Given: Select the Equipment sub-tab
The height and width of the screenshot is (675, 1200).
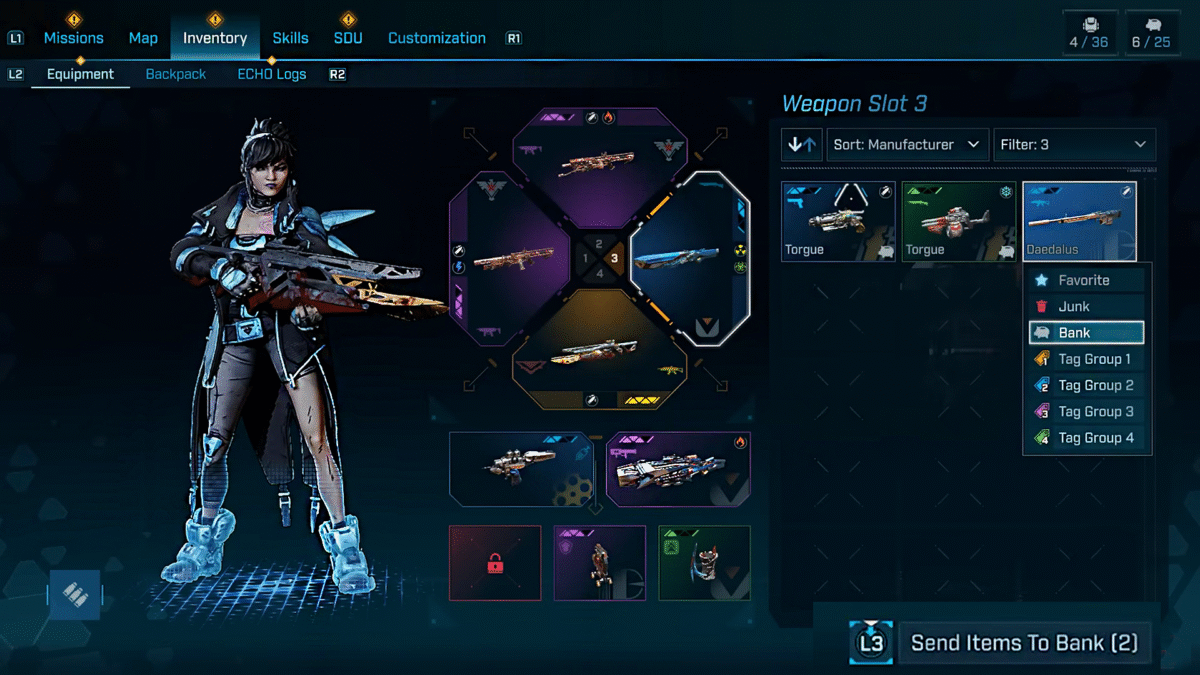Looking at the screenshot, I should (80, 74).
